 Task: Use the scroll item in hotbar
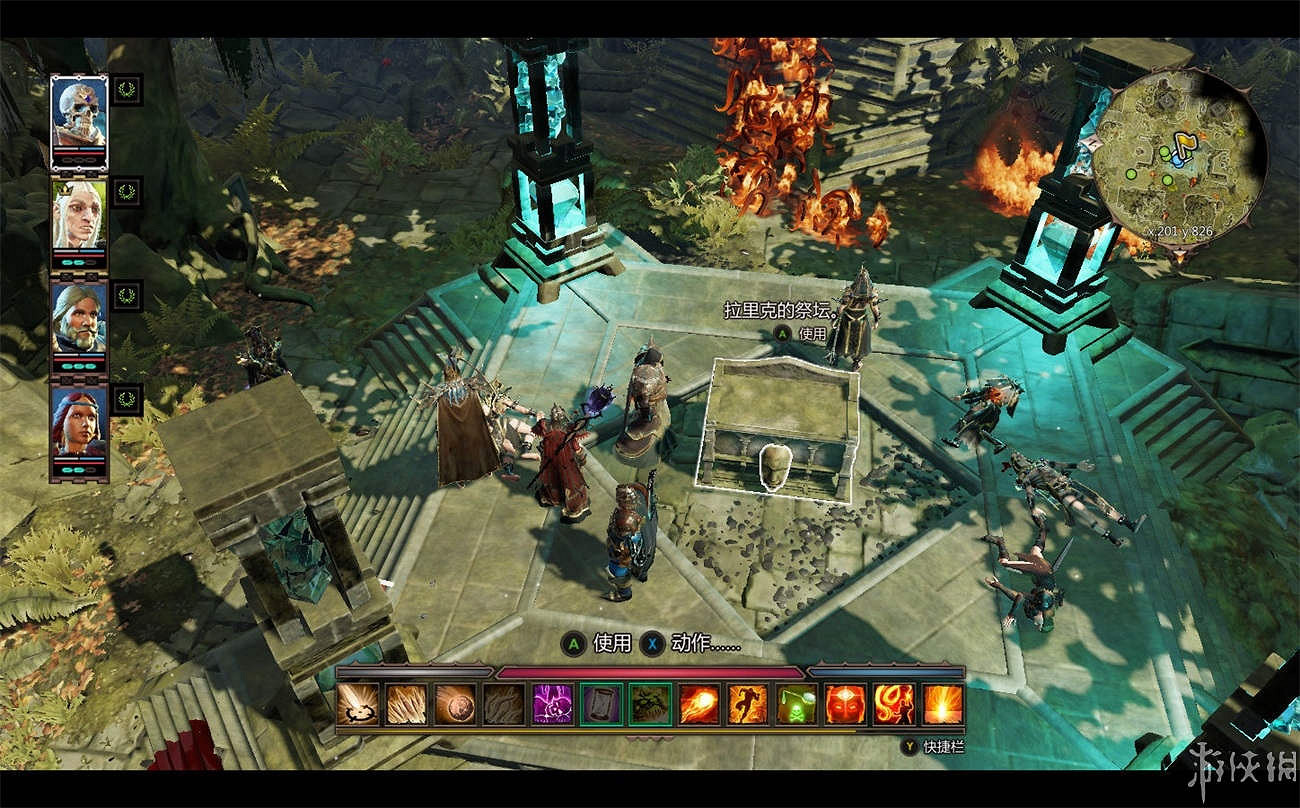coord(601,704)
